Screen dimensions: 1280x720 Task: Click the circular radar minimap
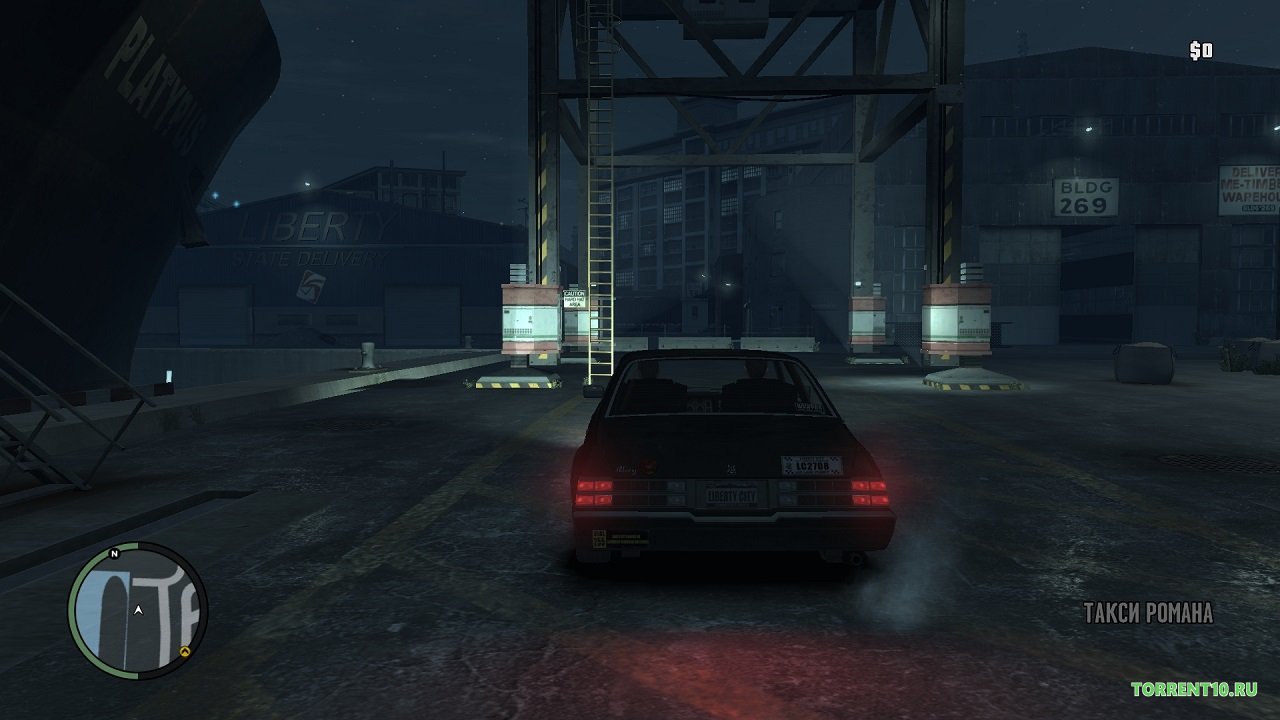tap(138, 610)
